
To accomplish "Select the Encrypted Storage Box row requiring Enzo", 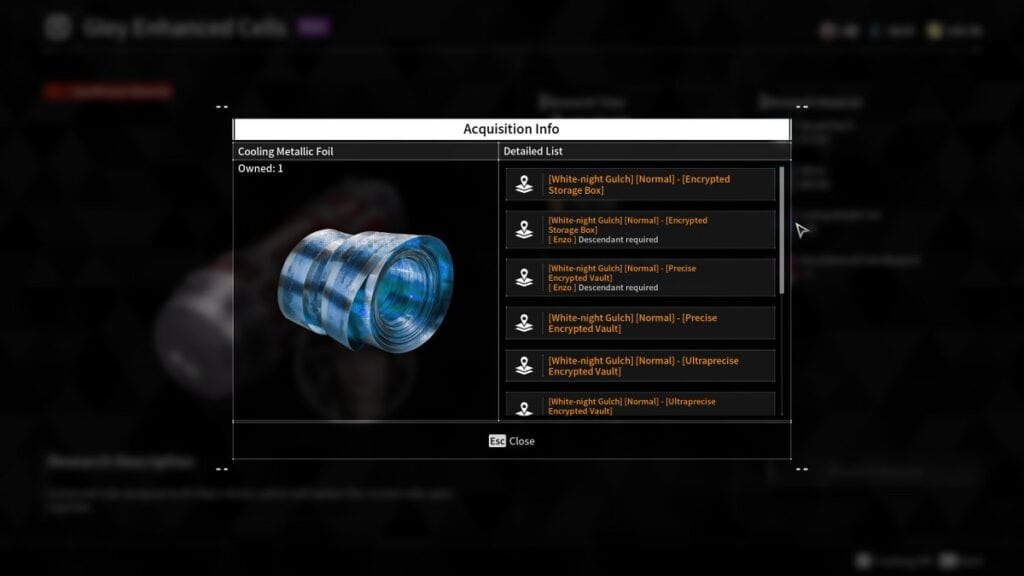I will click(640, 230).
